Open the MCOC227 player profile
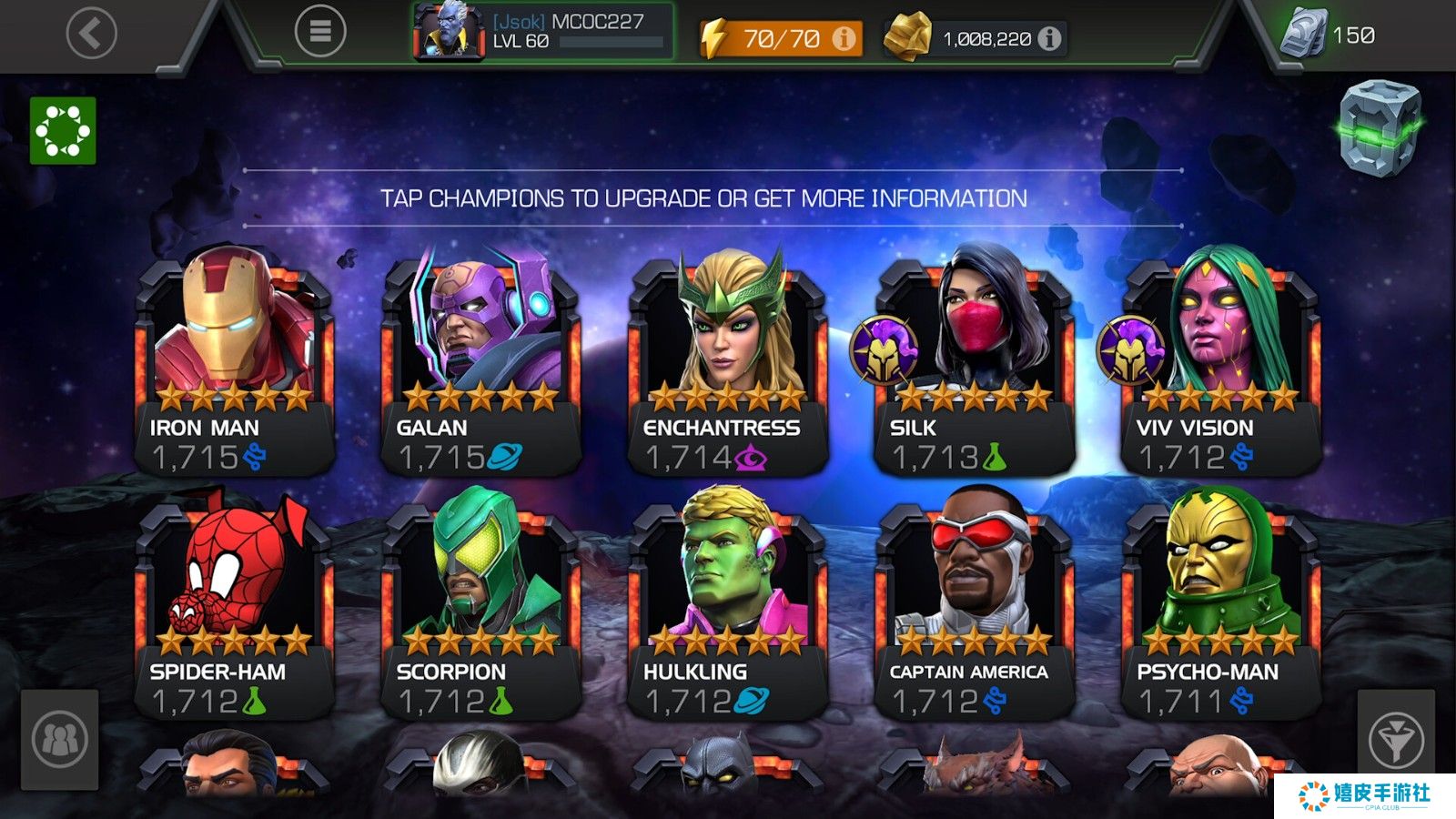This screenshot has height=819, width=1456. 543,32
